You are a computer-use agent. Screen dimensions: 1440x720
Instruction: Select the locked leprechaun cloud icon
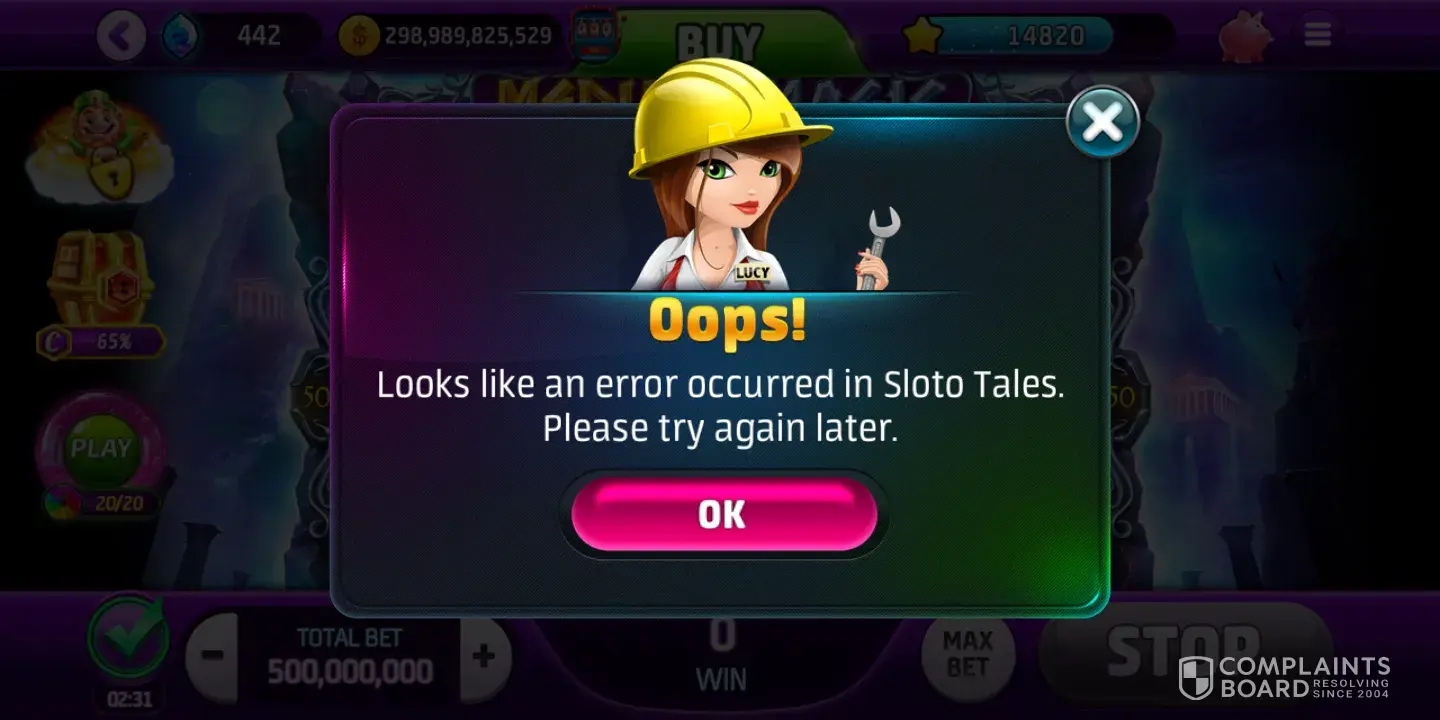point(98,148)
